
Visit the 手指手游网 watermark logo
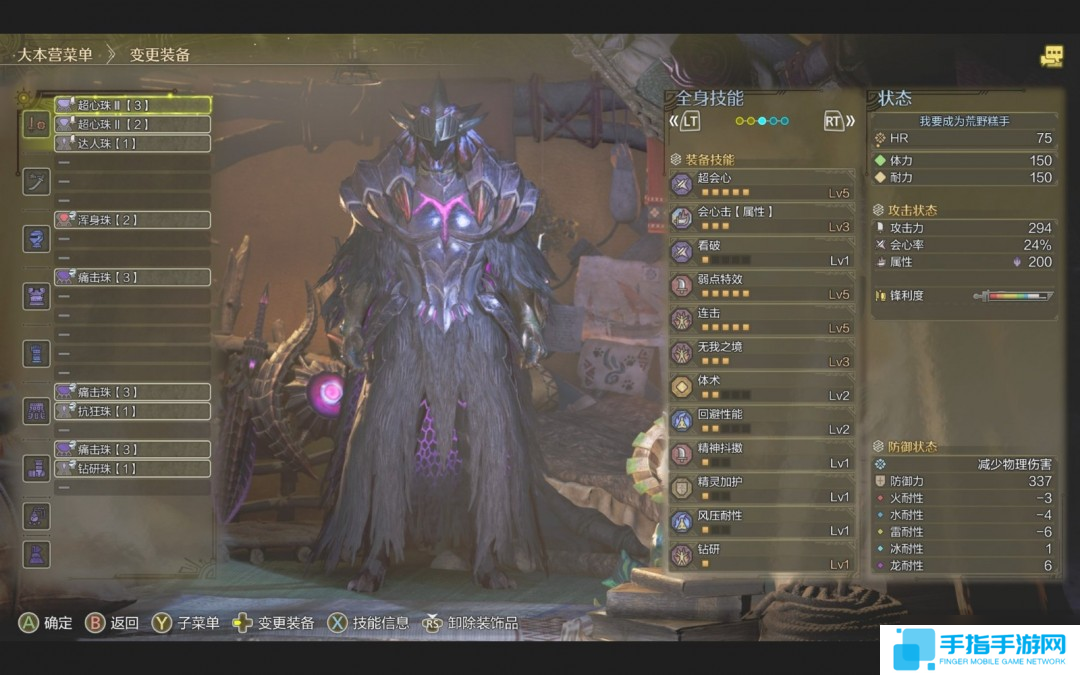[978, 650]
